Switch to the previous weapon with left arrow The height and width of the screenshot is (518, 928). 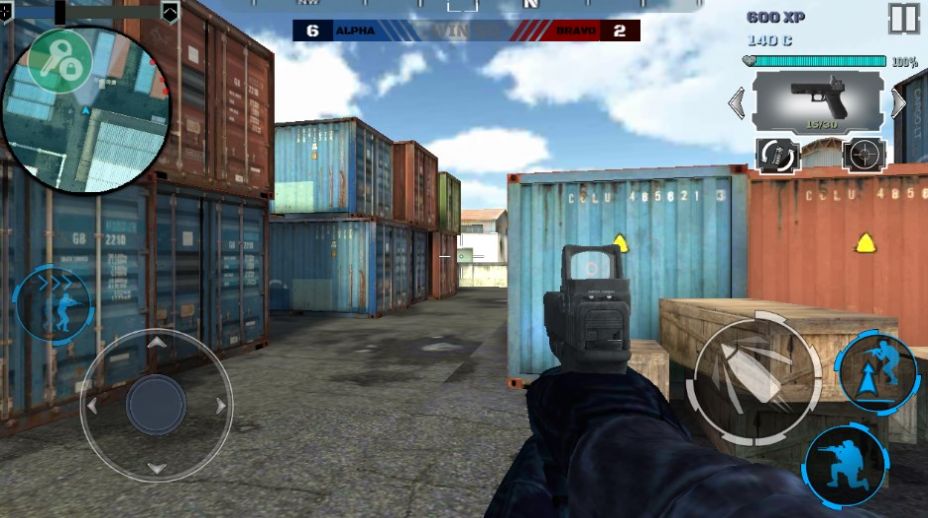737,102
